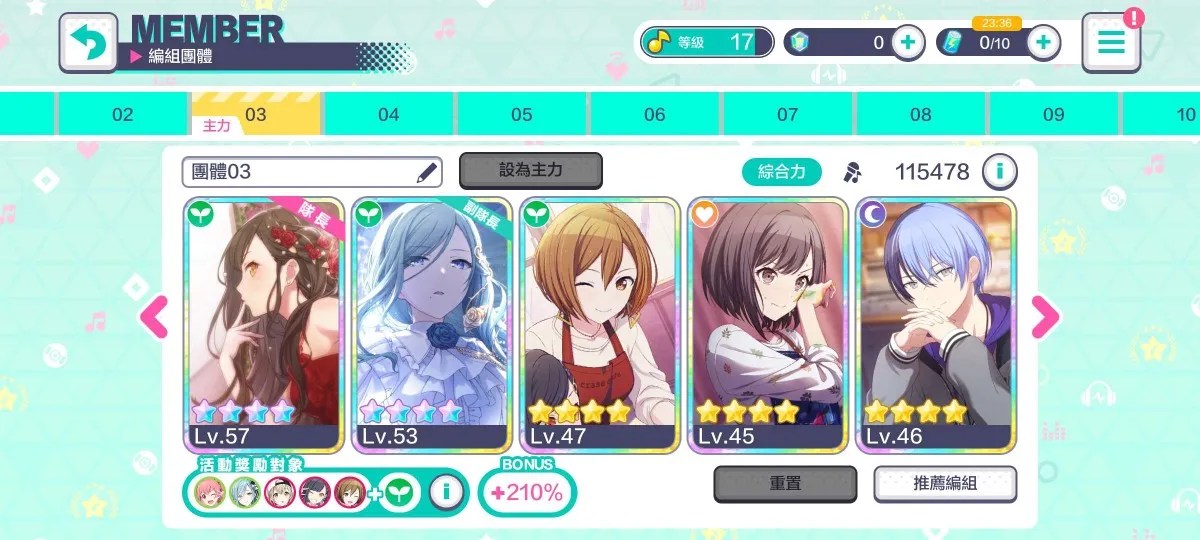This screenshot has height=540, width=1200.
Task: Switch to team tab 02
Action: point(123,115)
